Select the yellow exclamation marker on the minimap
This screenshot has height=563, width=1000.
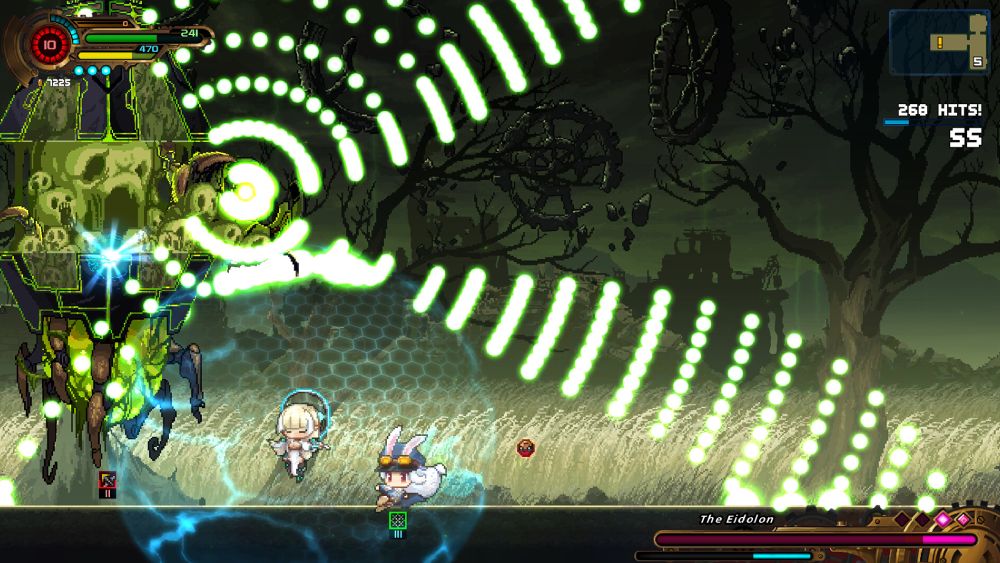point(941,42)
